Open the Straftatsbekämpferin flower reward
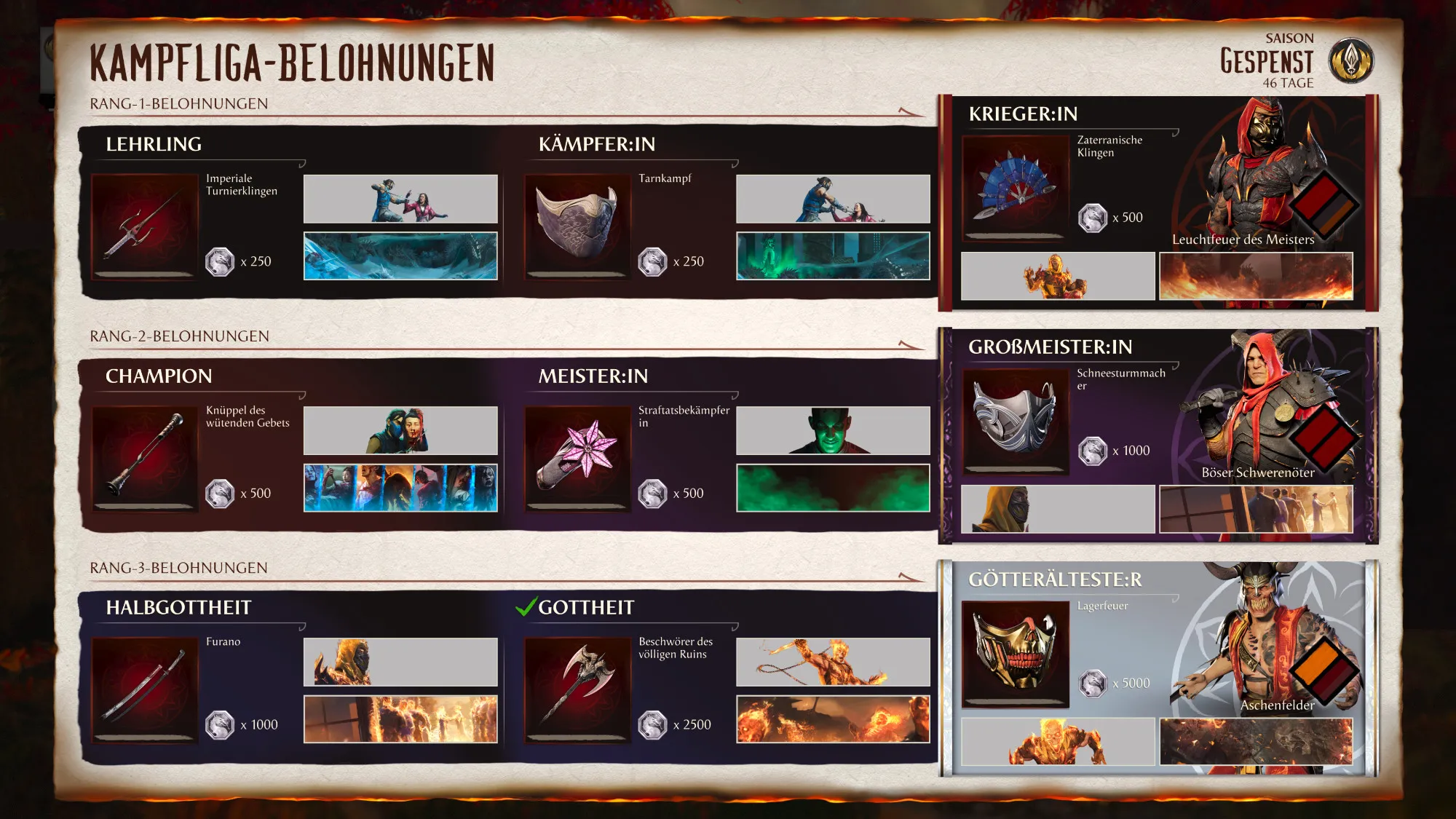 [x=577, y=458]
